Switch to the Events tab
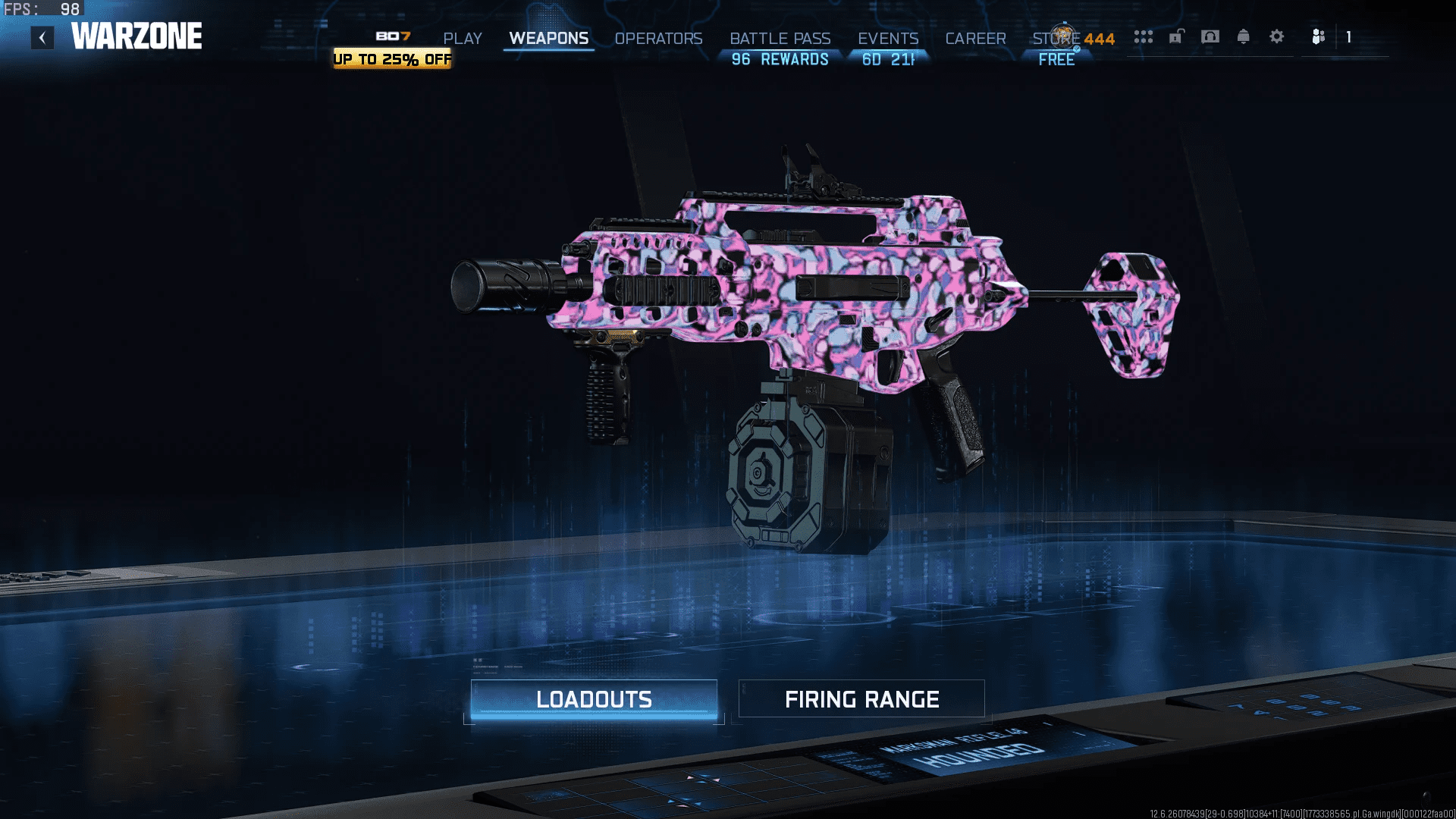The image size is (1456, 819). (888, 39)
